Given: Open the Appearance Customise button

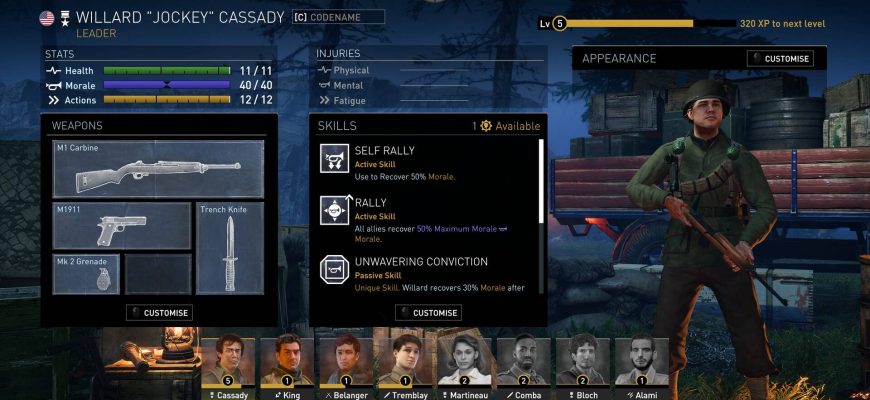Looking at the screenshot, I should click(x=780, y=59).
